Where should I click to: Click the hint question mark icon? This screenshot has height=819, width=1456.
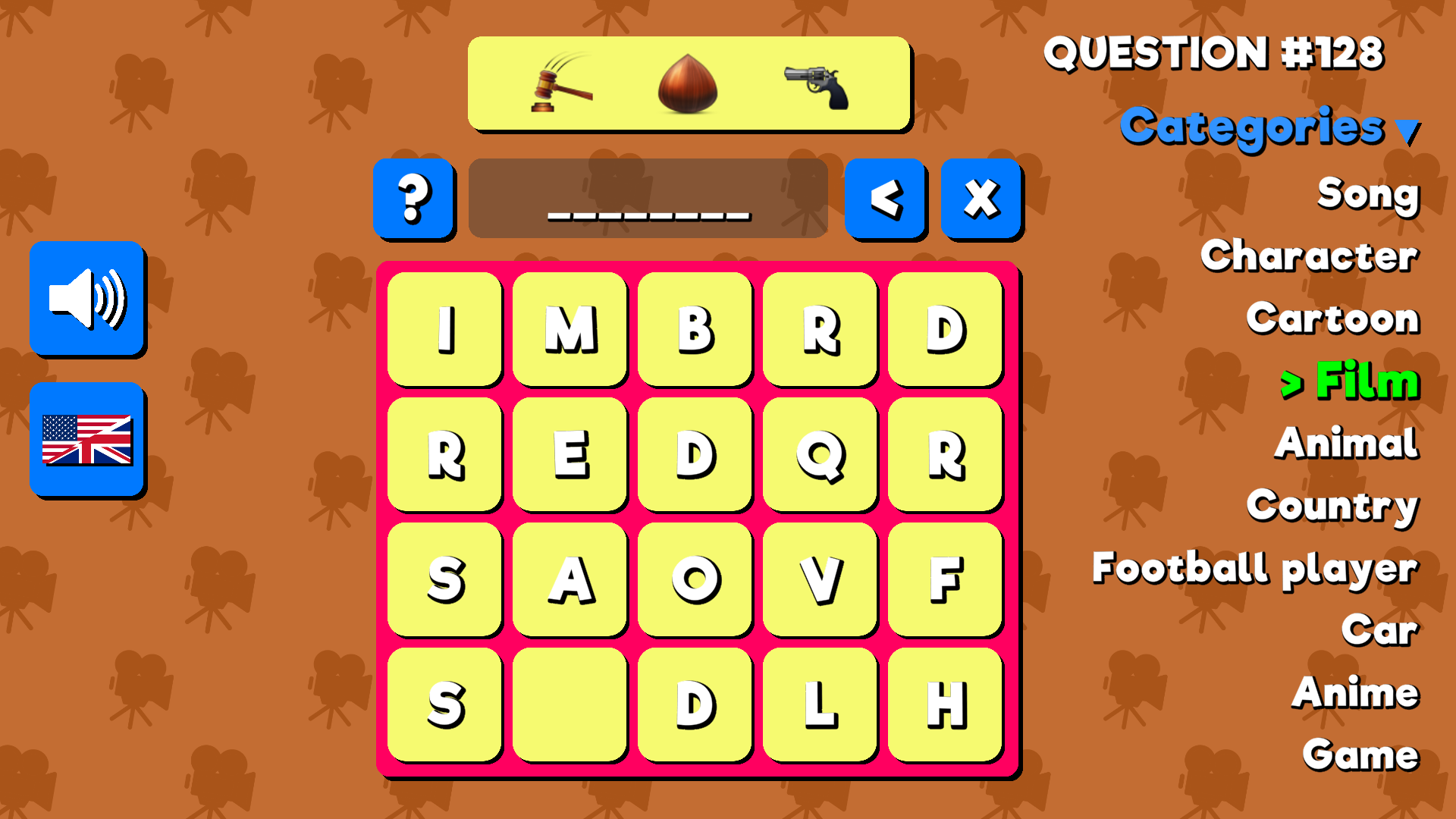click(x=414, y=199)
